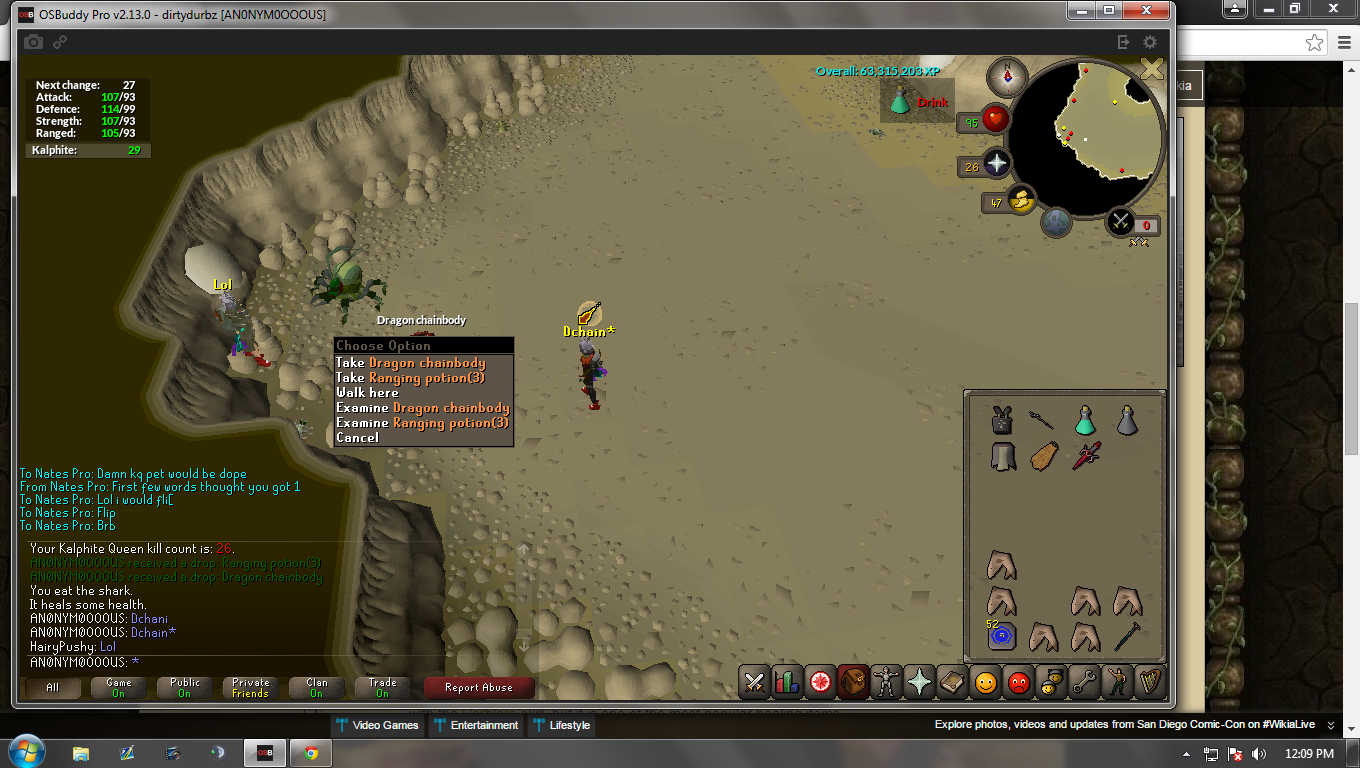
Task: Click the compass to face north
Action: point(1007,77)
